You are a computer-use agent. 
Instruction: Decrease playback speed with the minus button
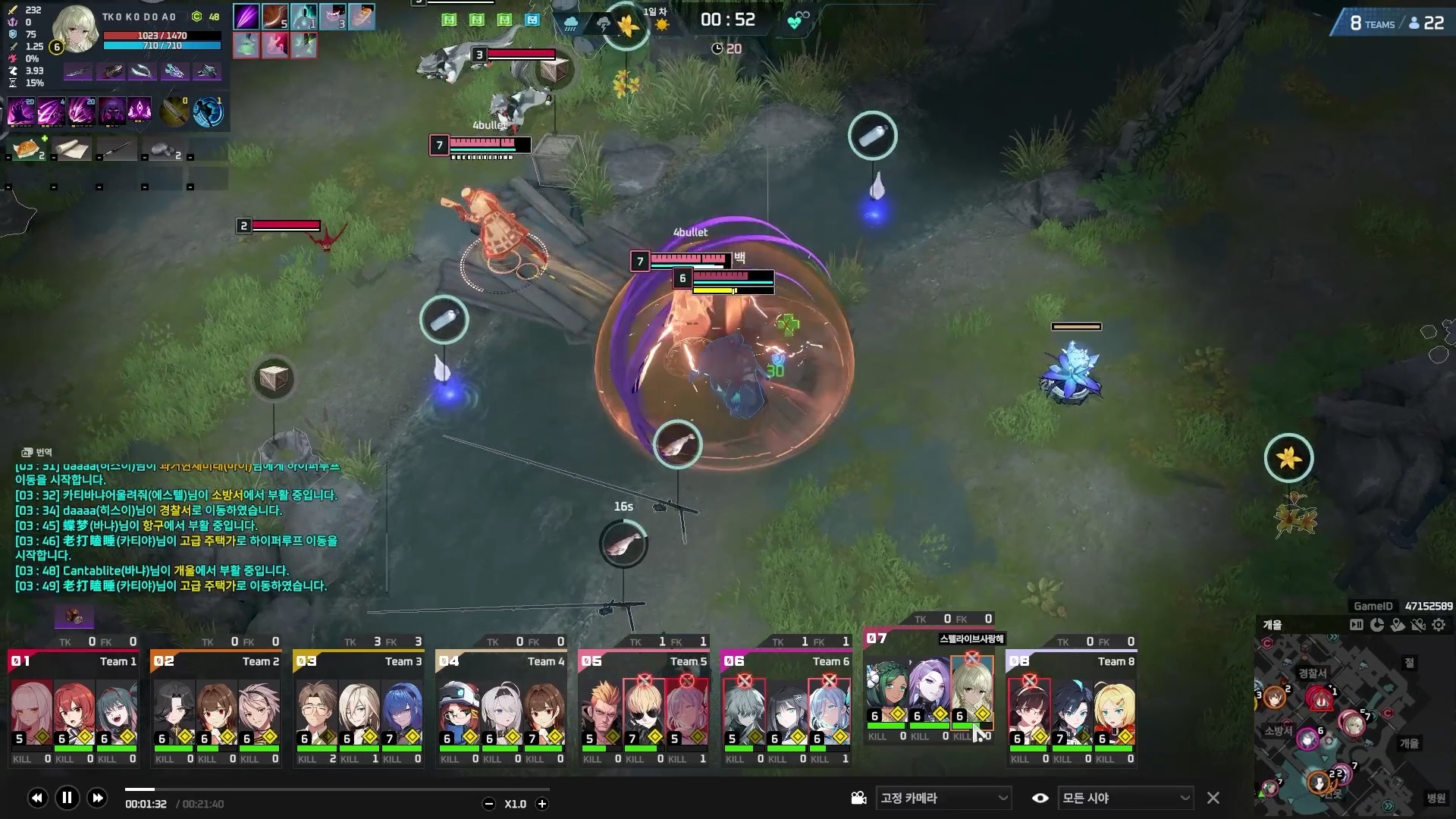[x=489, y=804]
